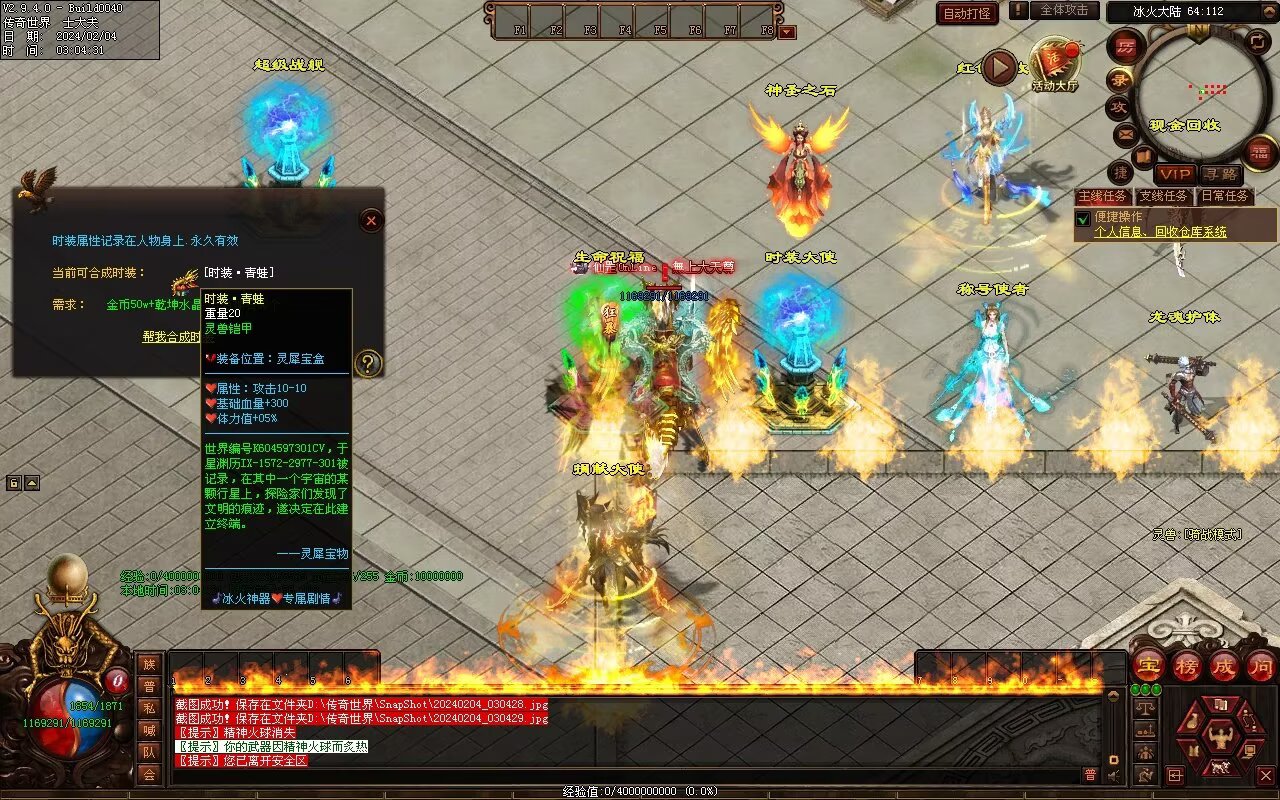Screen dimensions: 1280x800
Task: Toggle the 自动打怪 auto-fight button
Action: (967, 13)
